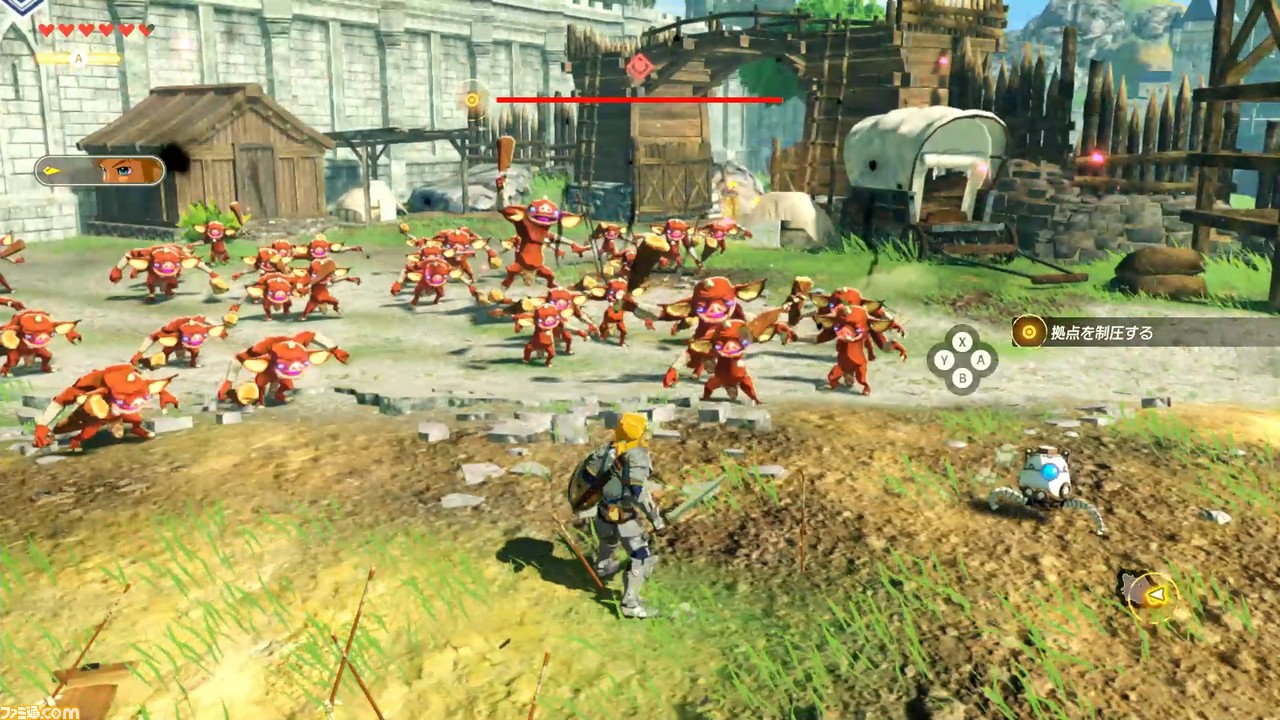Click the yellow arrow icon in the character gauge
The image size is (1280, 720).
click(x=52, y=170)
